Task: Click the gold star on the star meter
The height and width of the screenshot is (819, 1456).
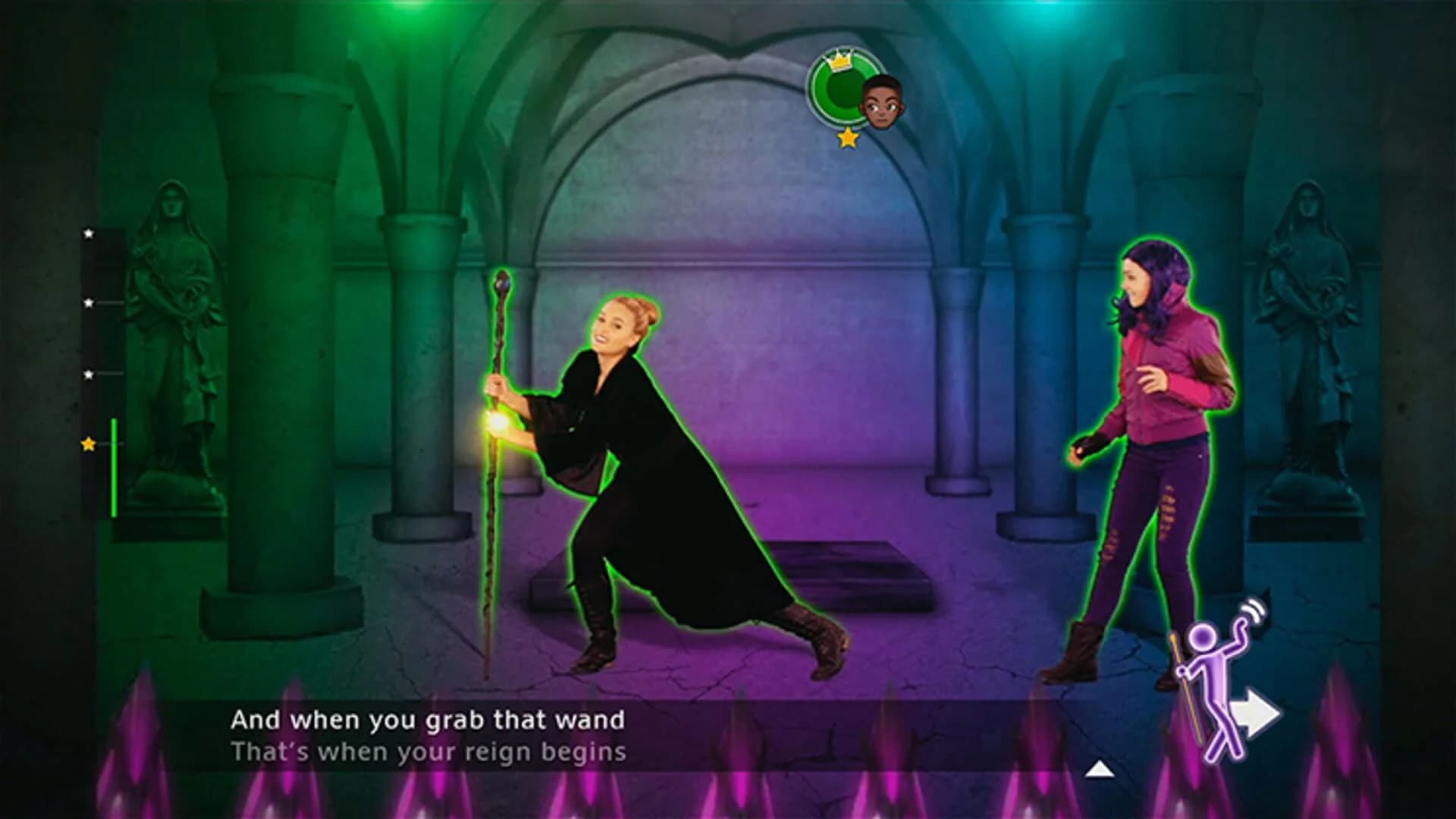Action: [x=89, y=443]
